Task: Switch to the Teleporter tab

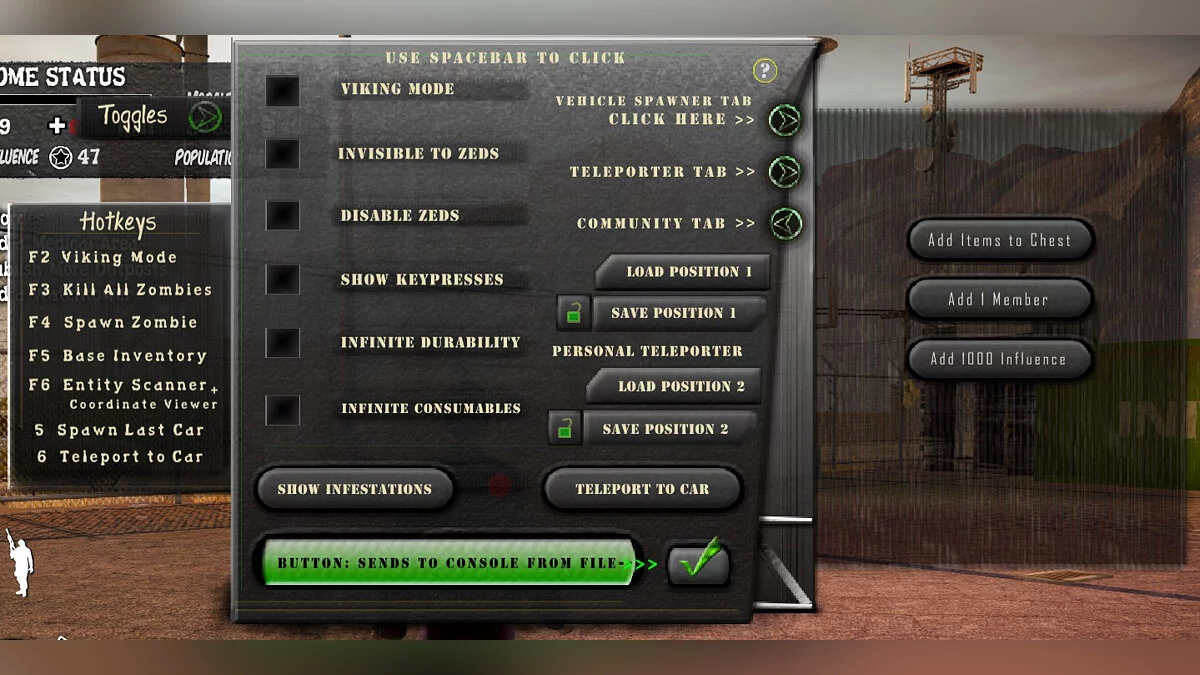Action: pos(785,172)
